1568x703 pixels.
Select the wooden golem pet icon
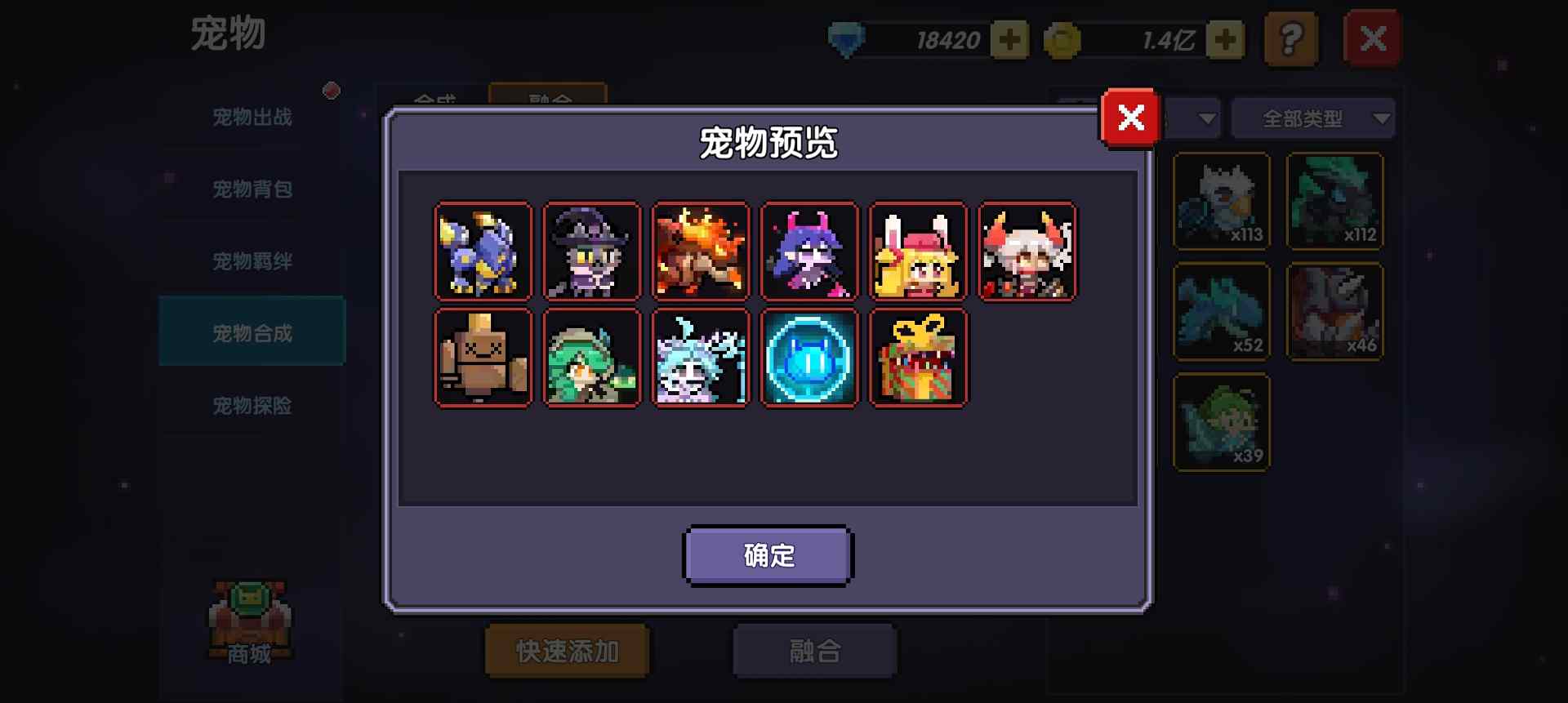pos(483,357)
